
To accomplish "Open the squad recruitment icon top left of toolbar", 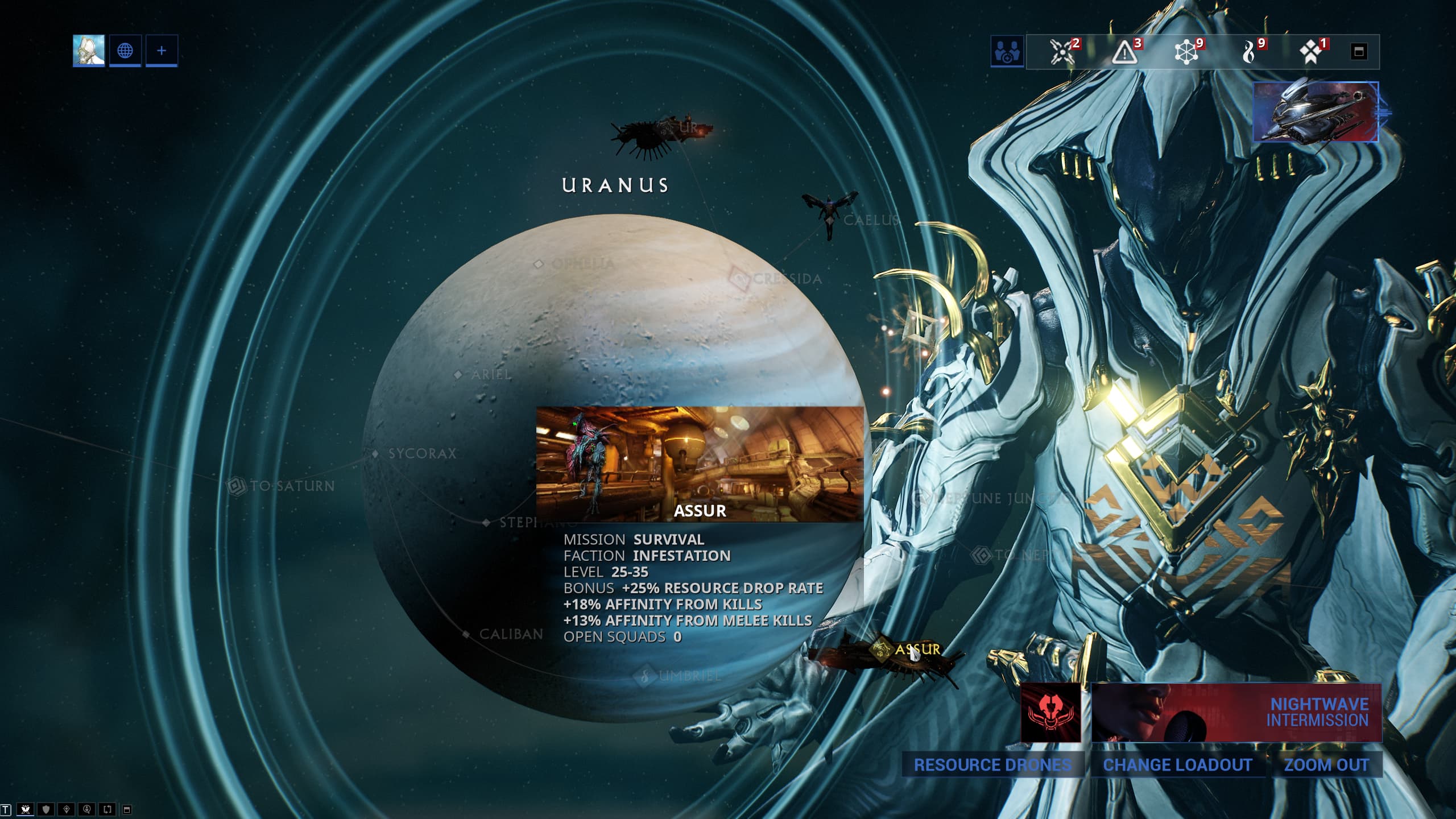I will (x=1007, y=52).
